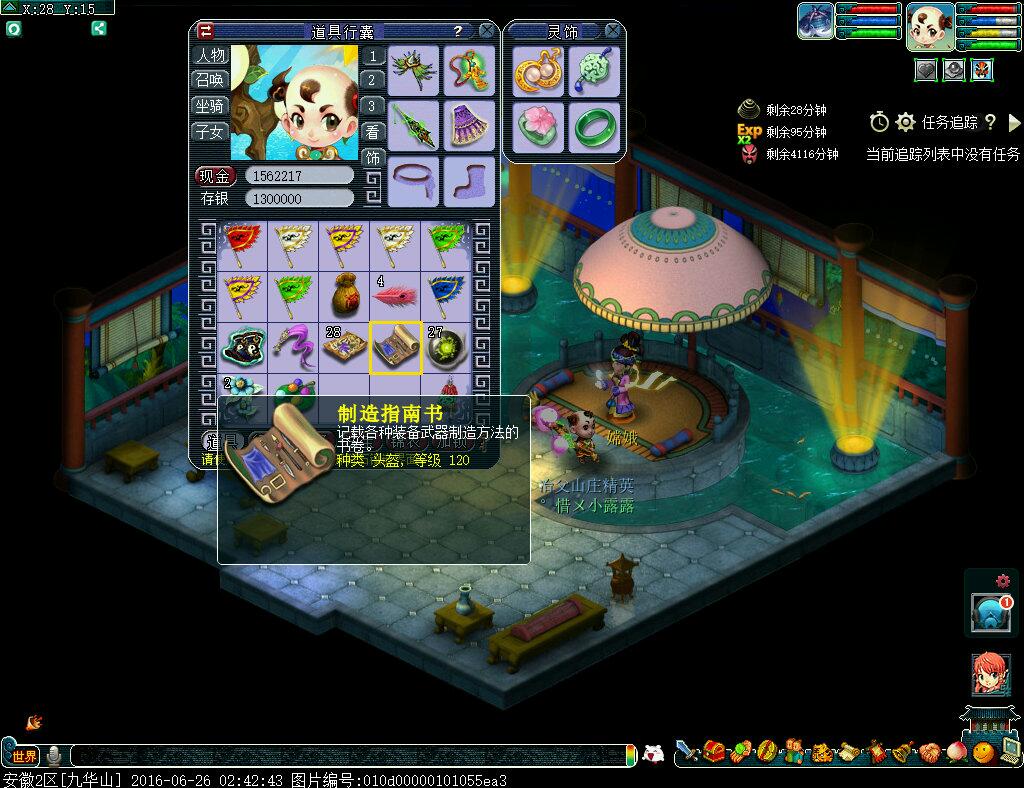
Task: Switch to the 人物 character tab
Action: tap(210, 55)
